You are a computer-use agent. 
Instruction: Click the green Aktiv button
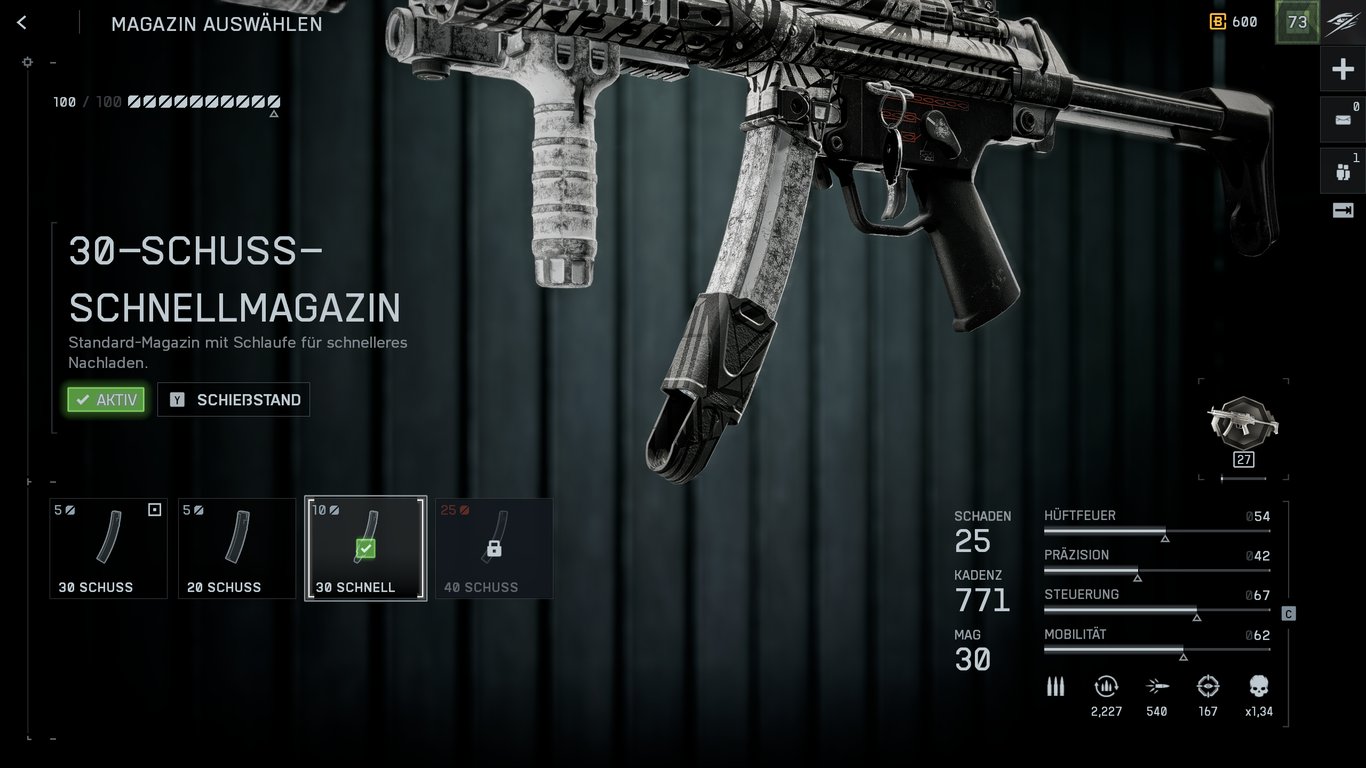[x=106, y=400]
